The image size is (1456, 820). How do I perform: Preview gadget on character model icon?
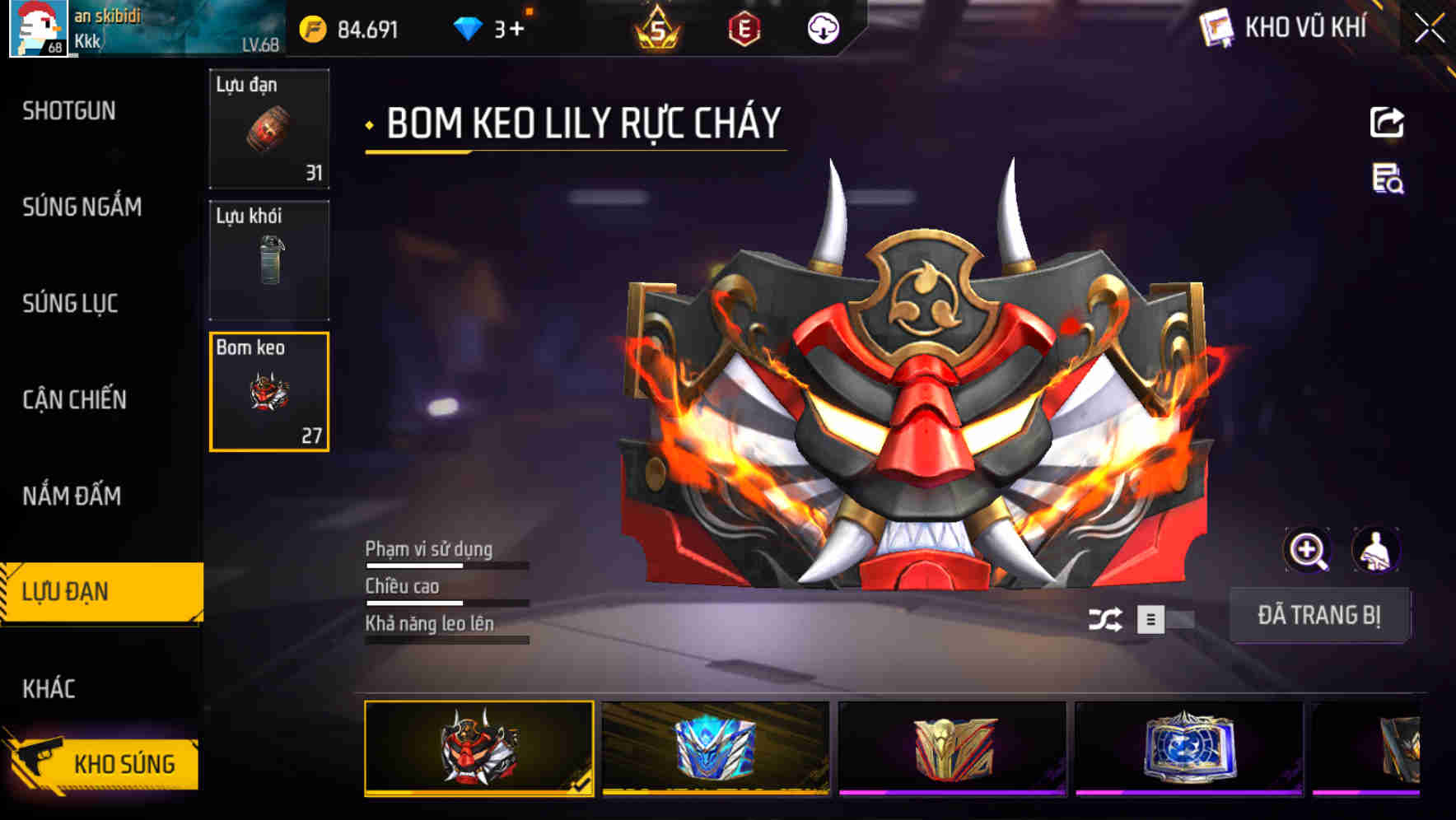[1377, 550]
